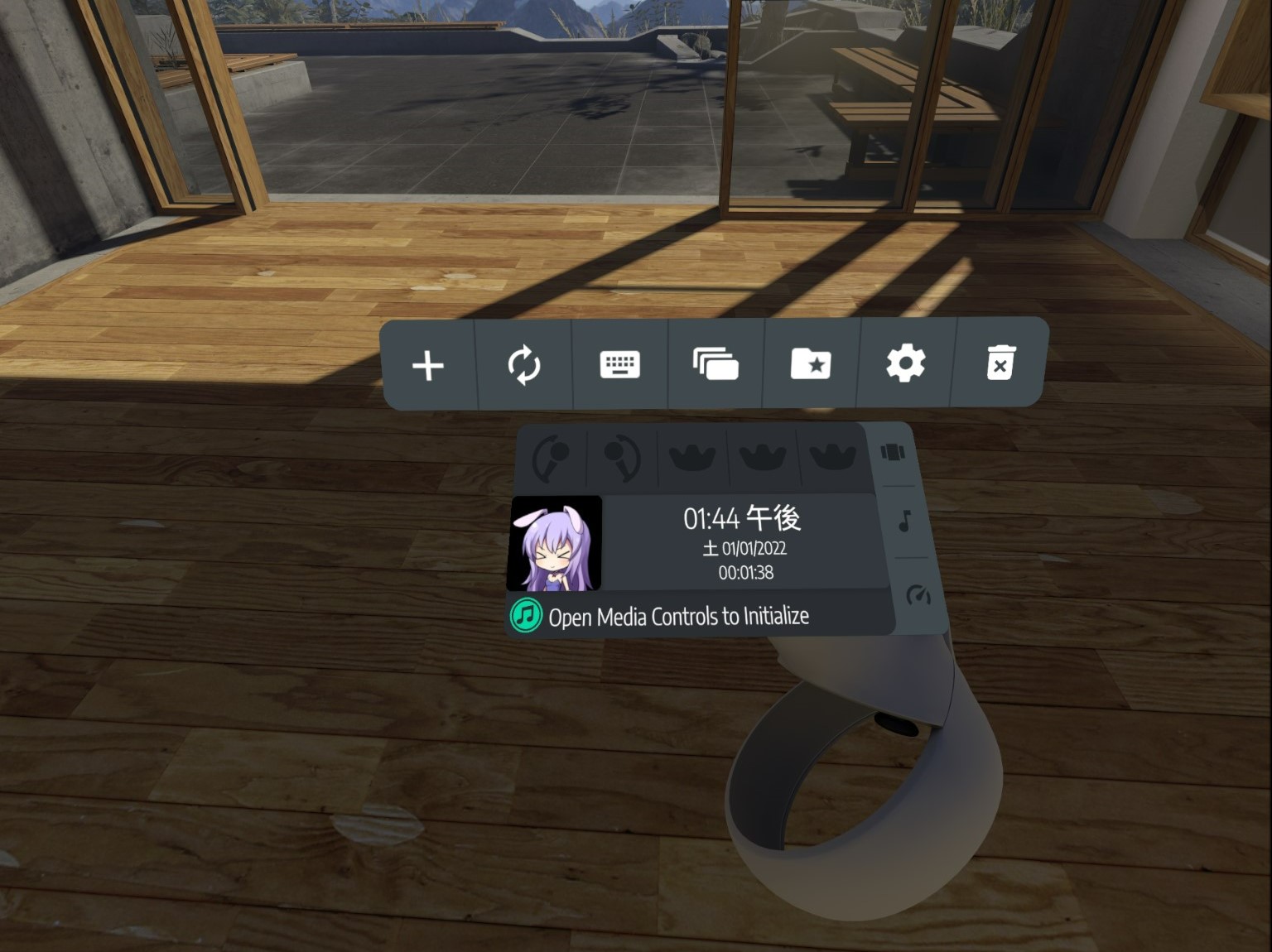Open the virtual keyboard

click(x=619, y=364)
